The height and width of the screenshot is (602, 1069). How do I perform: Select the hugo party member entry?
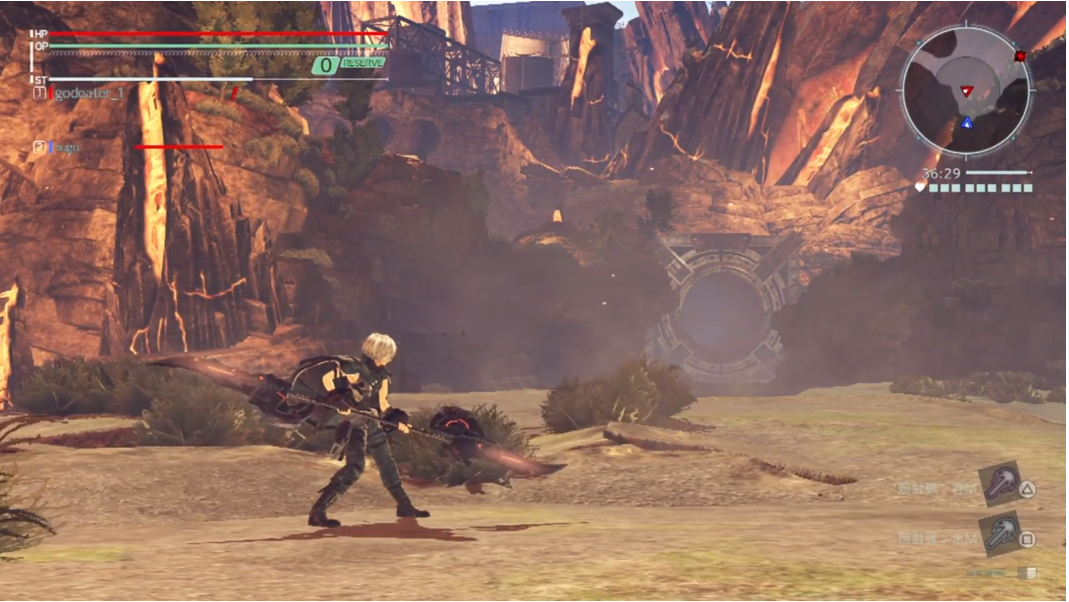66,147
